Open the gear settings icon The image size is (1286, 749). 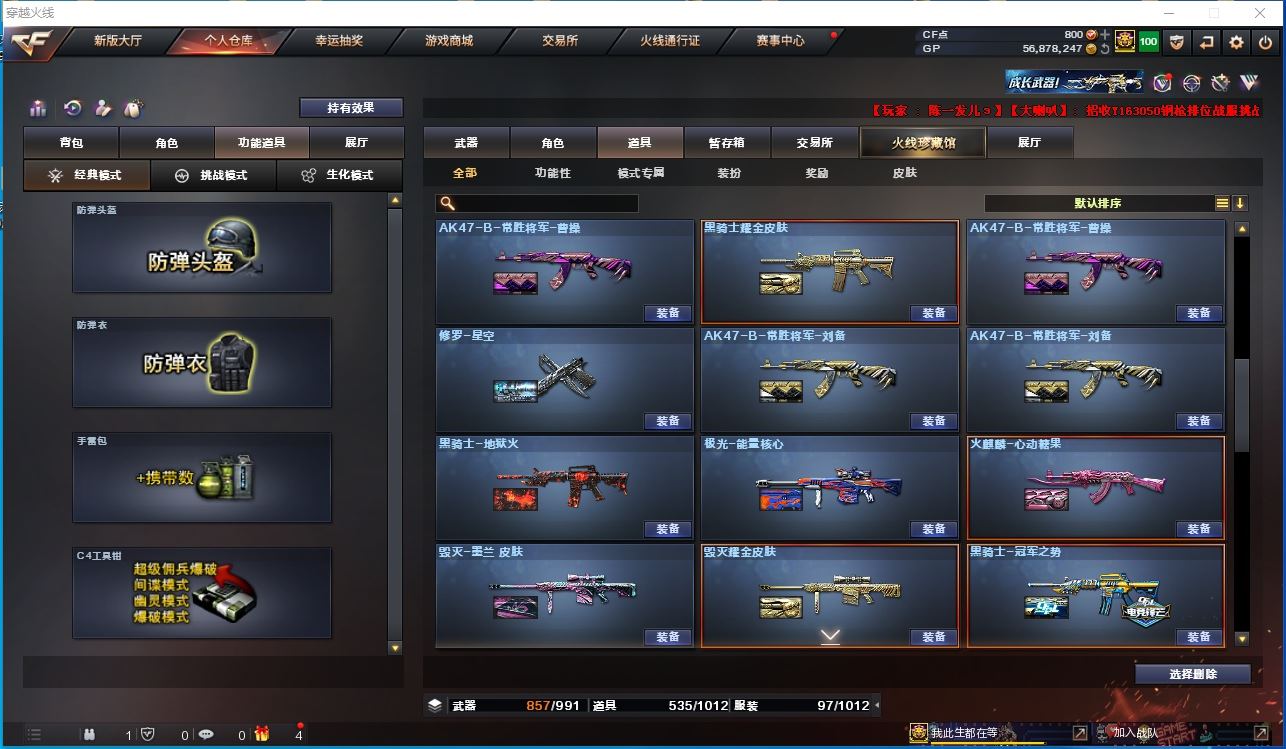coord(1237,42)
